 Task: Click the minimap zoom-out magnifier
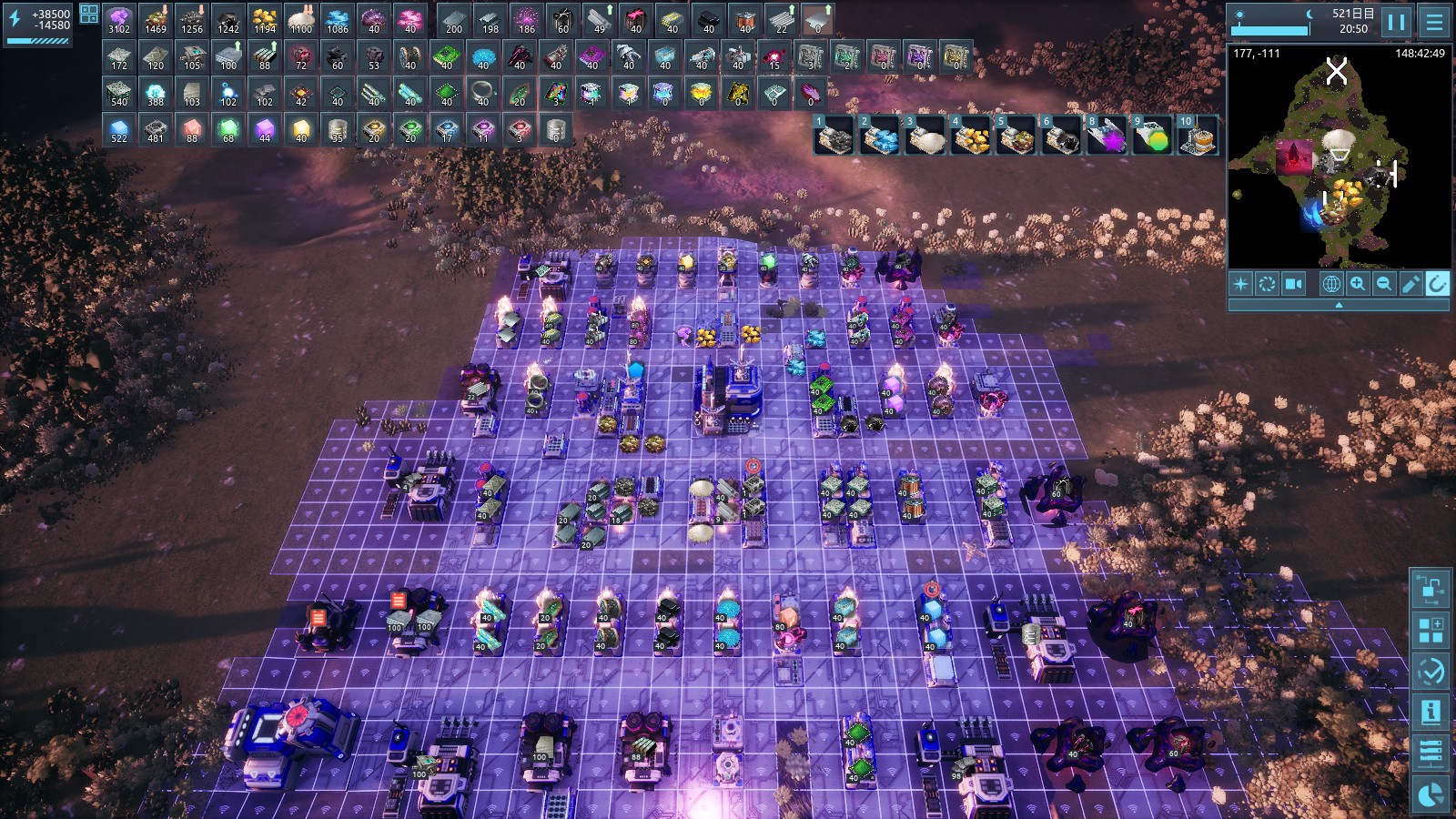1384,284
